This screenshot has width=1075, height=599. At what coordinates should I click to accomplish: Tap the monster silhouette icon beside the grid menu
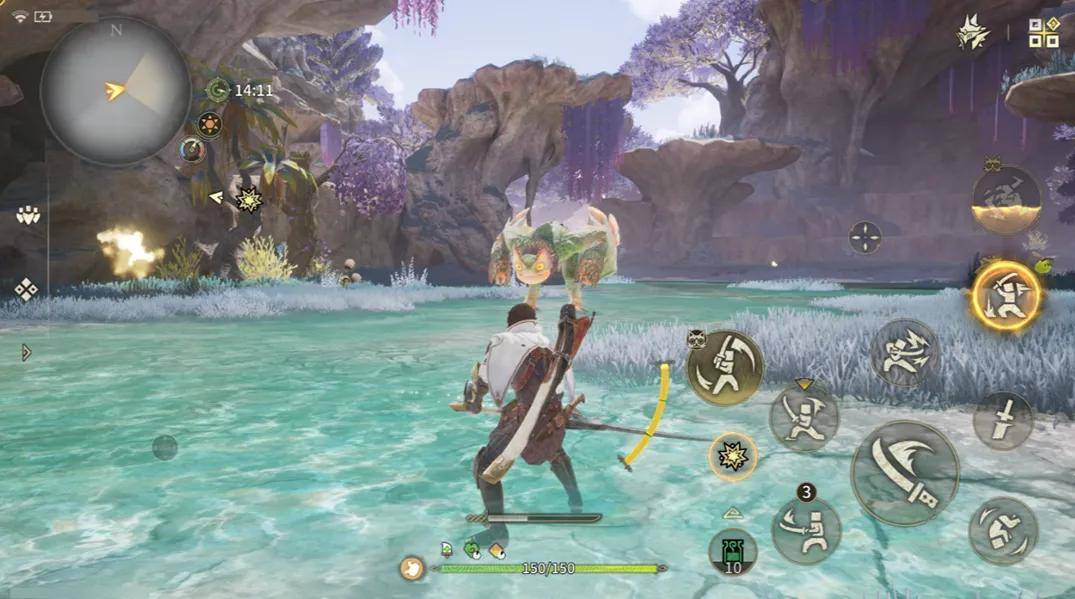click(x=972, y=34)
